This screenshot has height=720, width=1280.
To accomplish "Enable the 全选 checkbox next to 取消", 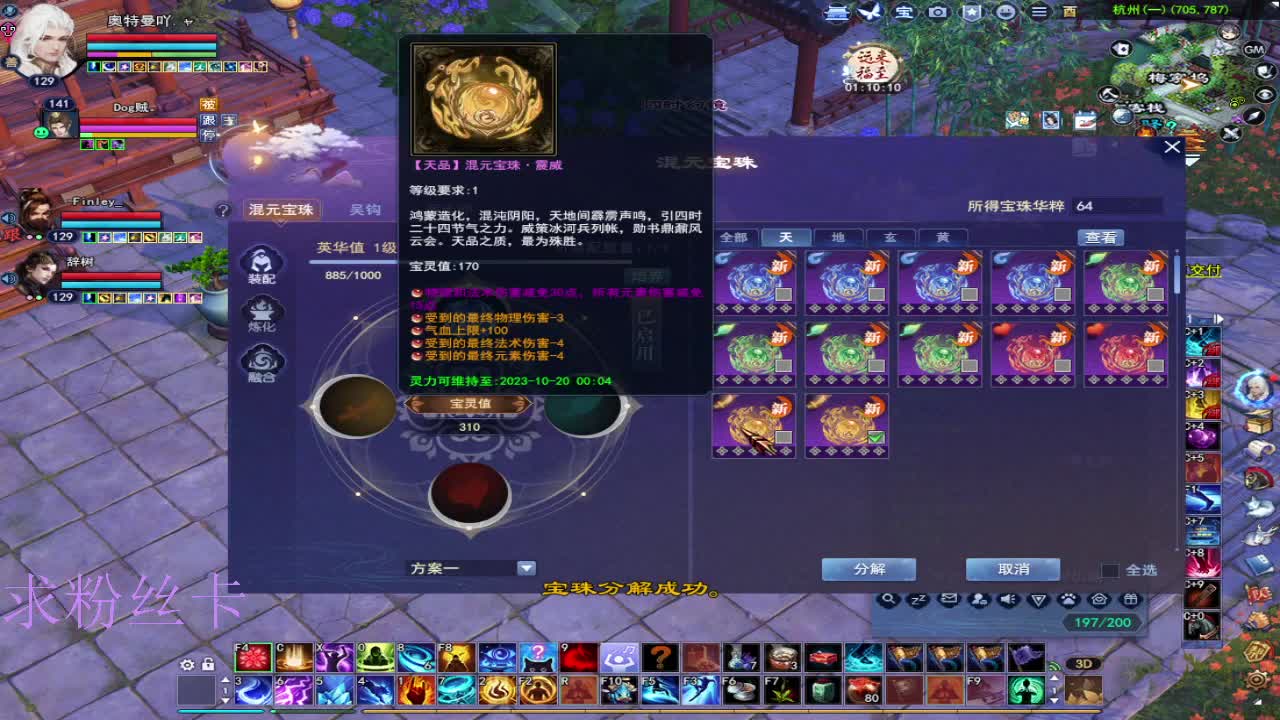I will pyautogui.click(x=1108, y=569).
